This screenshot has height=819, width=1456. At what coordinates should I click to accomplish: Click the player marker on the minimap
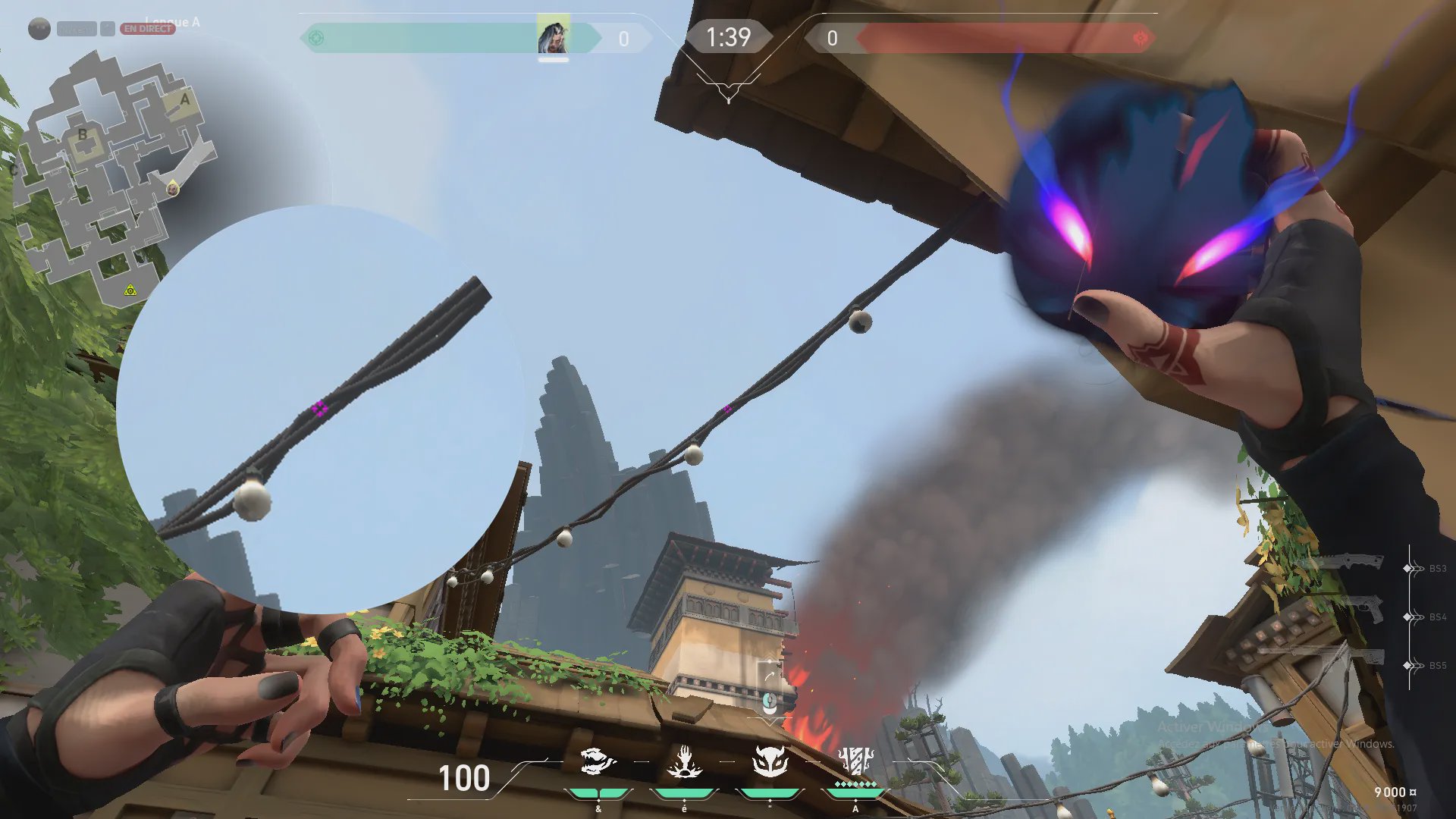173,188
